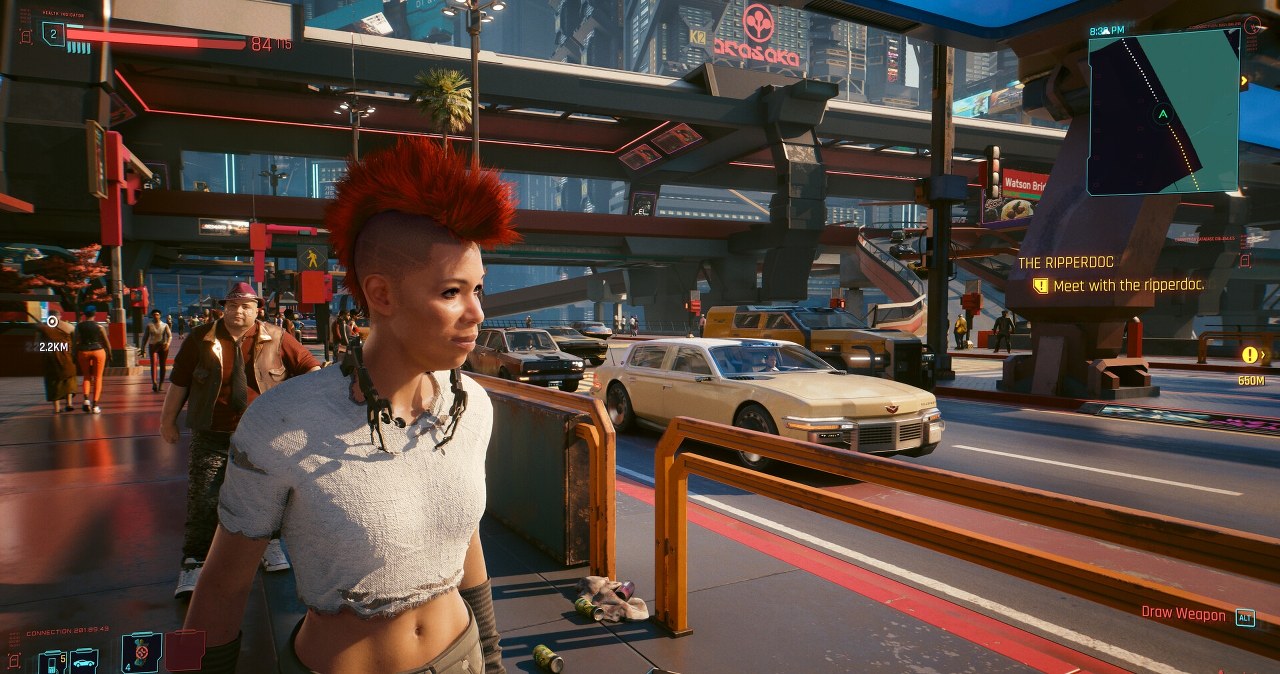The image size is (1280, 674).
Task: Select the vehicle call car icon
Action: click(x=84, y=661)
